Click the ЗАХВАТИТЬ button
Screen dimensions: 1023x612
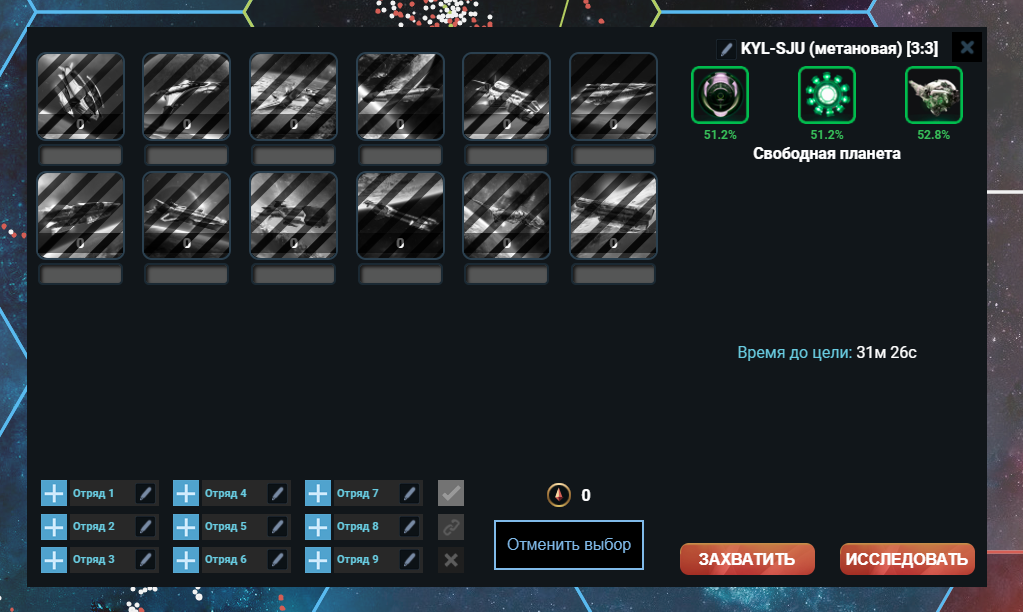(x=747, y=559)
